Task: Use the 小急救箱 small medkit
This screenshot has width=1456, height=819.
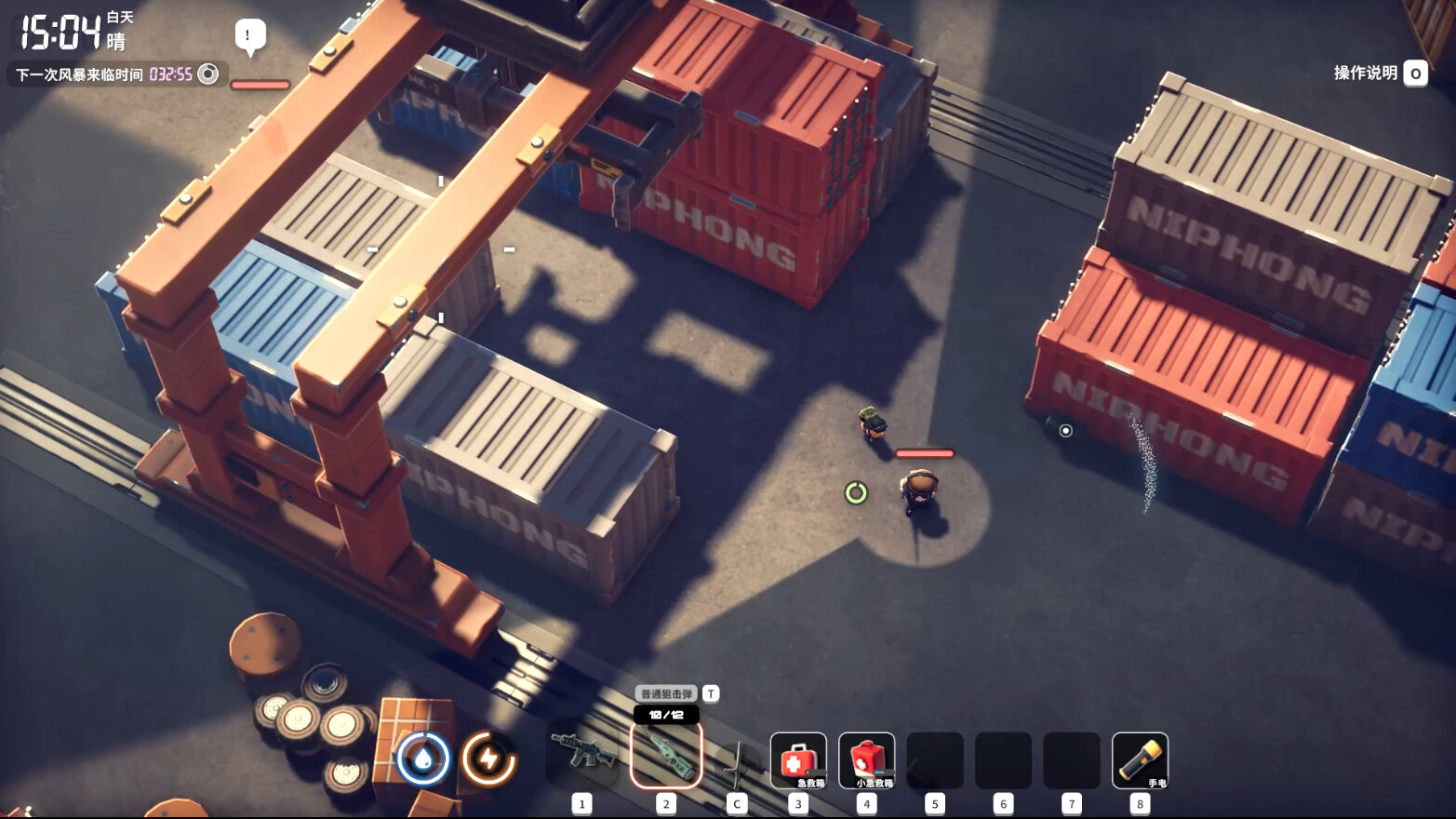Action: (866, 759)
